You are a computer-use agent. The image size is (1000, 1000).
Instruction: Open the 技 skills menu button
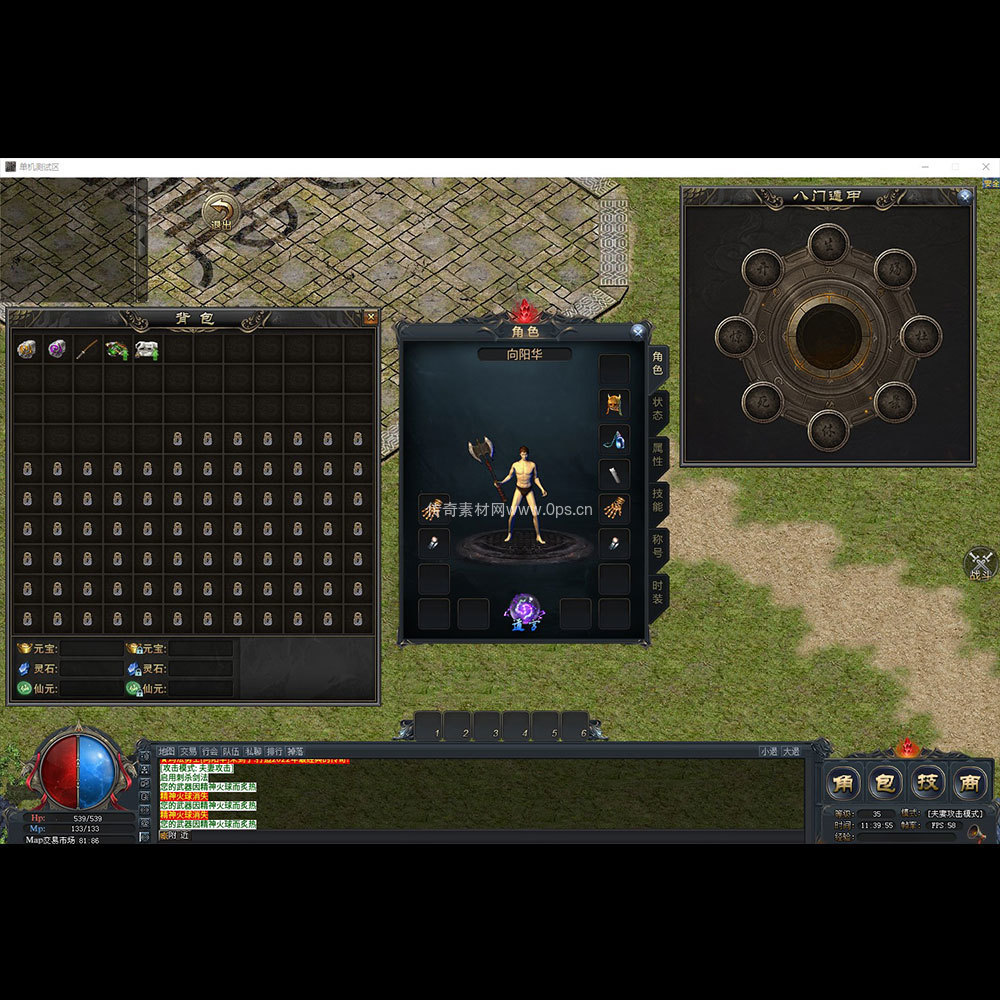(927, 782)
